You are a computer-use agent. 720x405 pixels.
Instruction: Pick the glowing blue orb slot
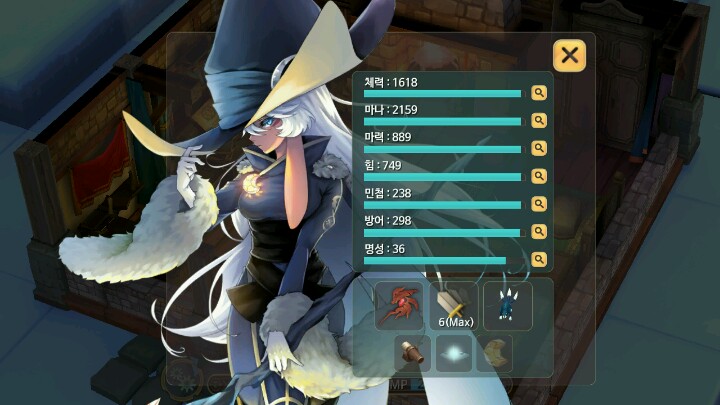454,353
